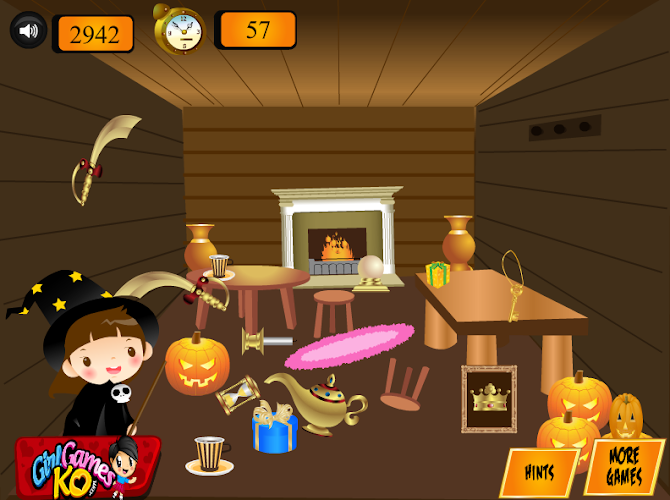The width and height of the screenshot is (670, 500).
Task: Toggle the sound speaker icon
Action: click(x=29, y=30)
